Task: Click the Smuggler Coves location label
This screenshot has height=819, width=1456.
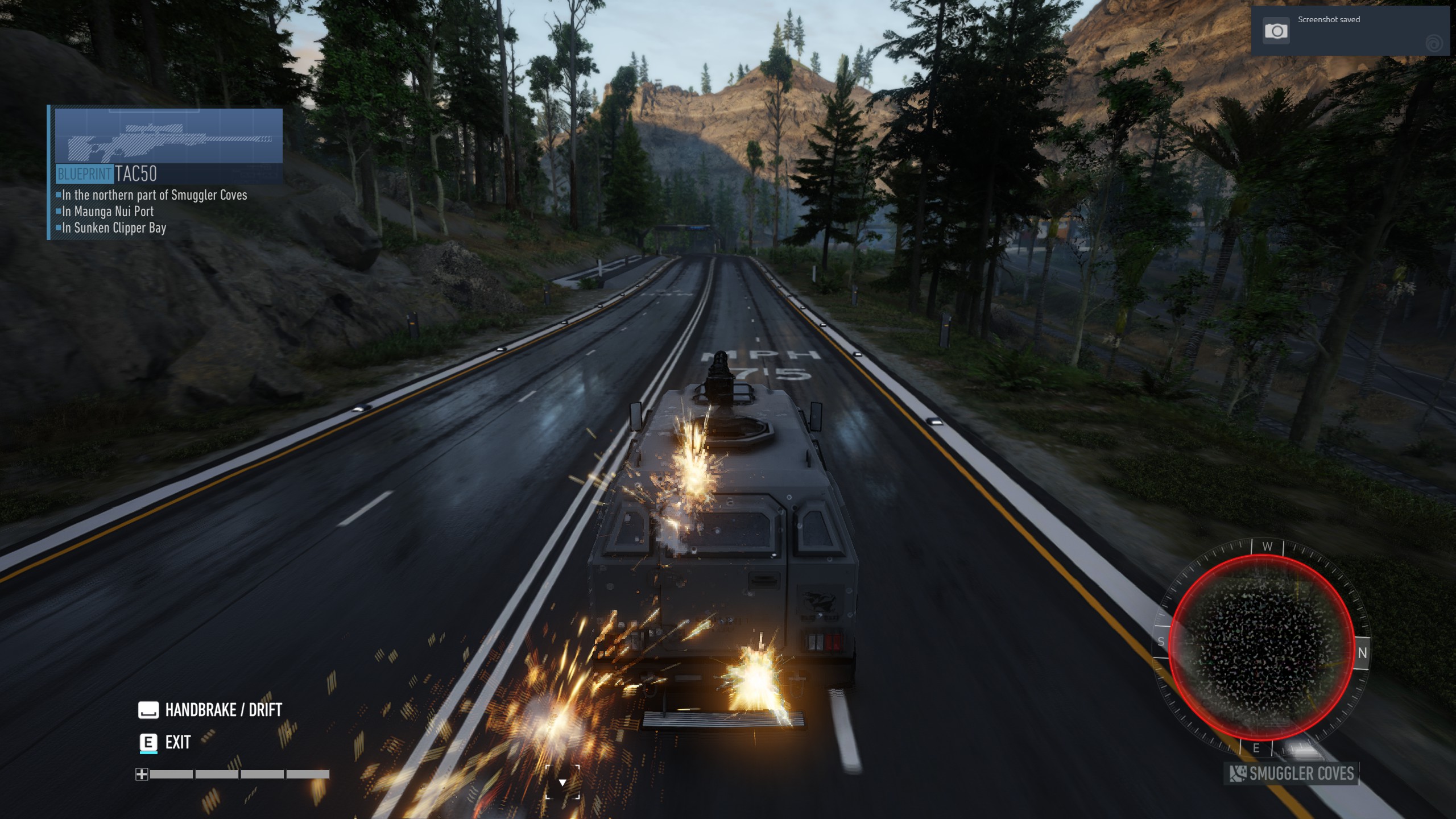Action: pyautogui.click(x=1292, y=773)
